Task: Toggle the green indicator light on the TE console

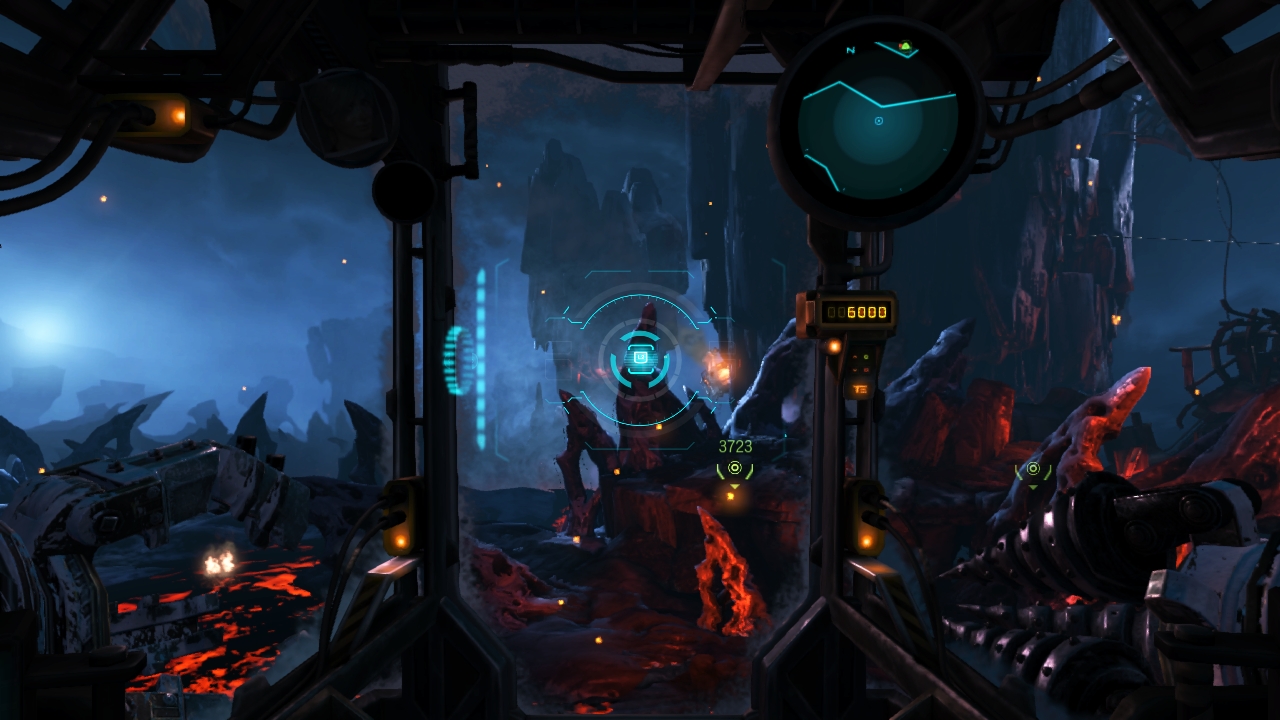Action: click(x=866, y=357)
